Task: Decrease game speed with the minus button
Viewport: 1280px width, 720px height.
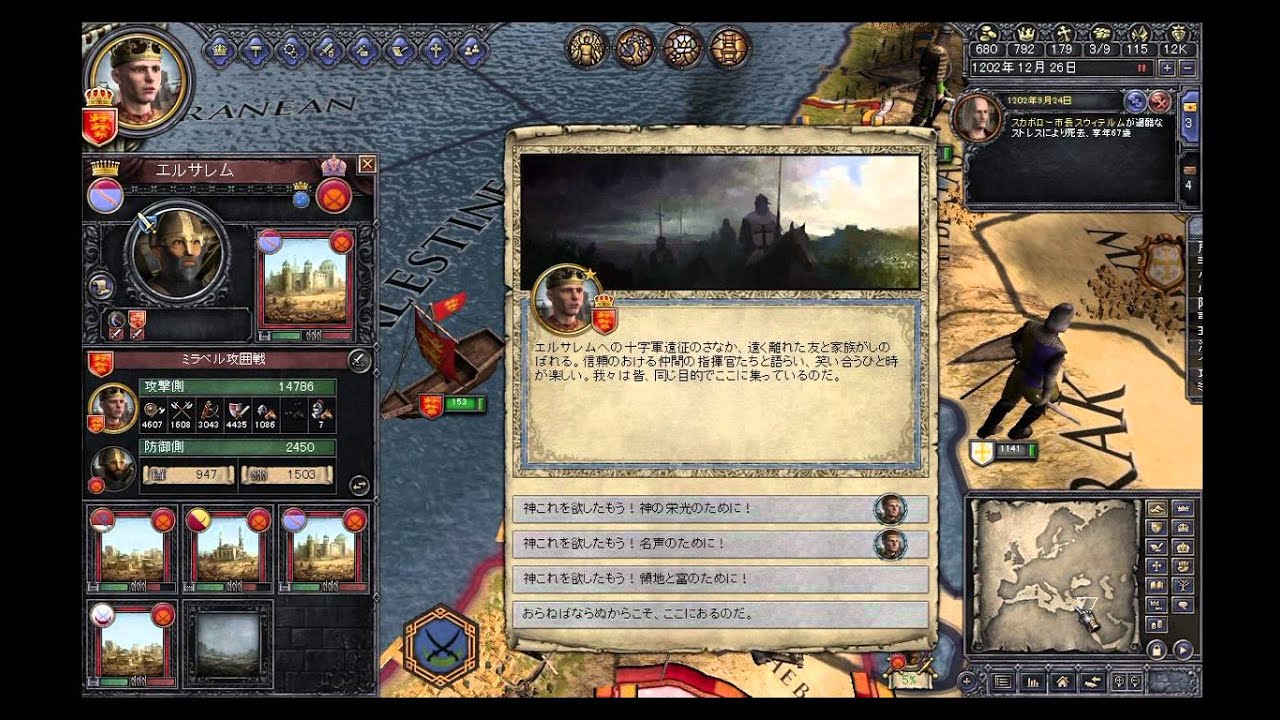Action: tap(1187, 68)
